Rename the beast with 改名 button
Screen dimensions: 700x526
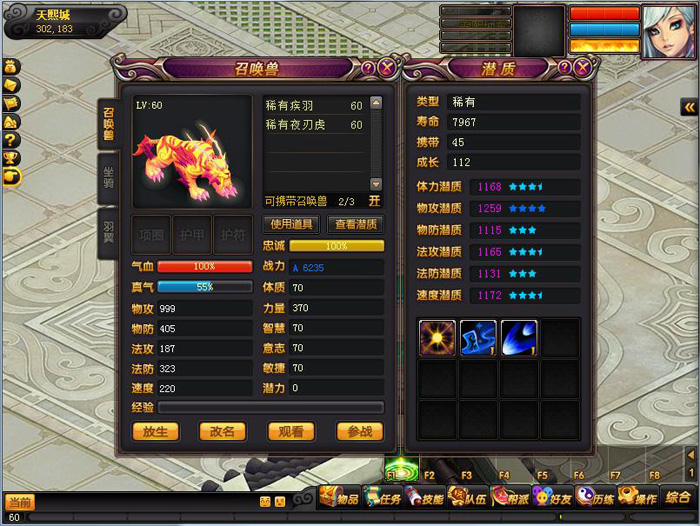click(222, 432)
